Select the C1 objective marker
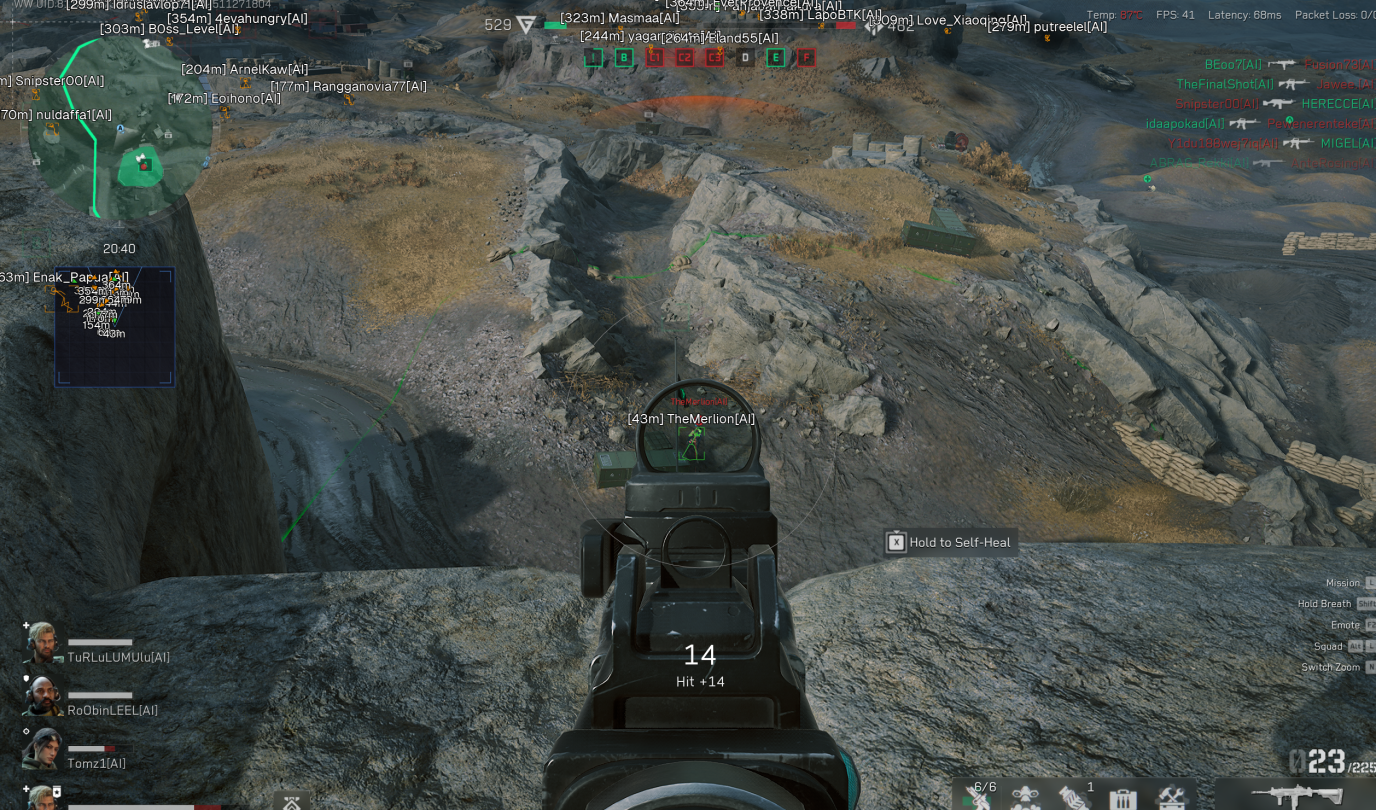Screen dimensions: 1376x810 coord(654,58)
